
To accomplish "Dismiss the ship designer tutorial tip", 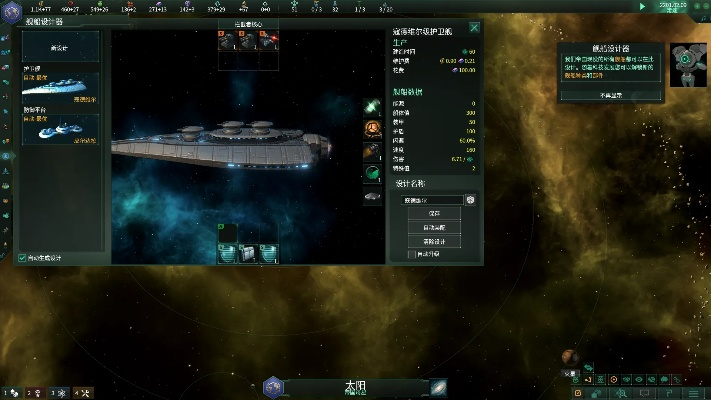I will (x=612, y=95).
